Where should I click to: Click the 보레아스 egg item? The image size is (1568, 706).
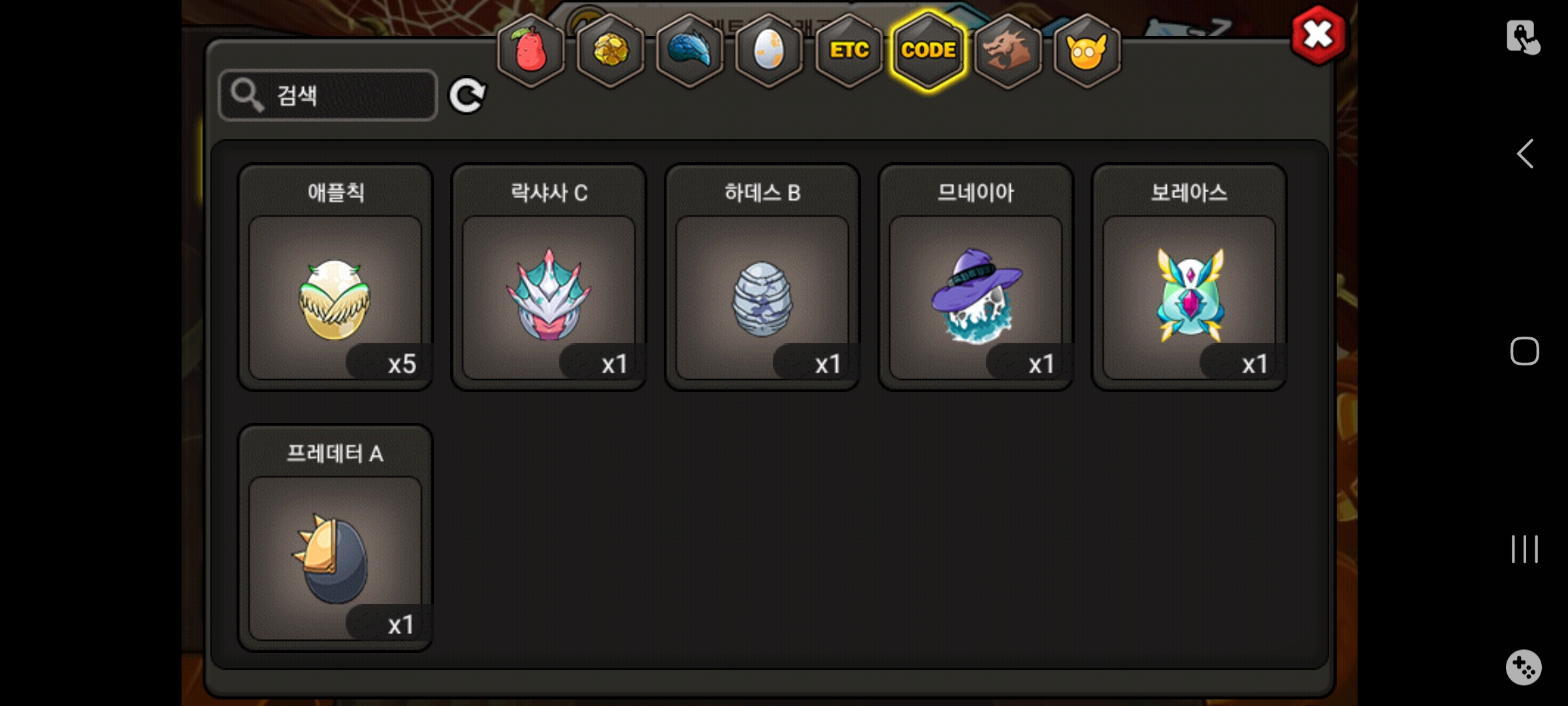(x=1189, y=297)
